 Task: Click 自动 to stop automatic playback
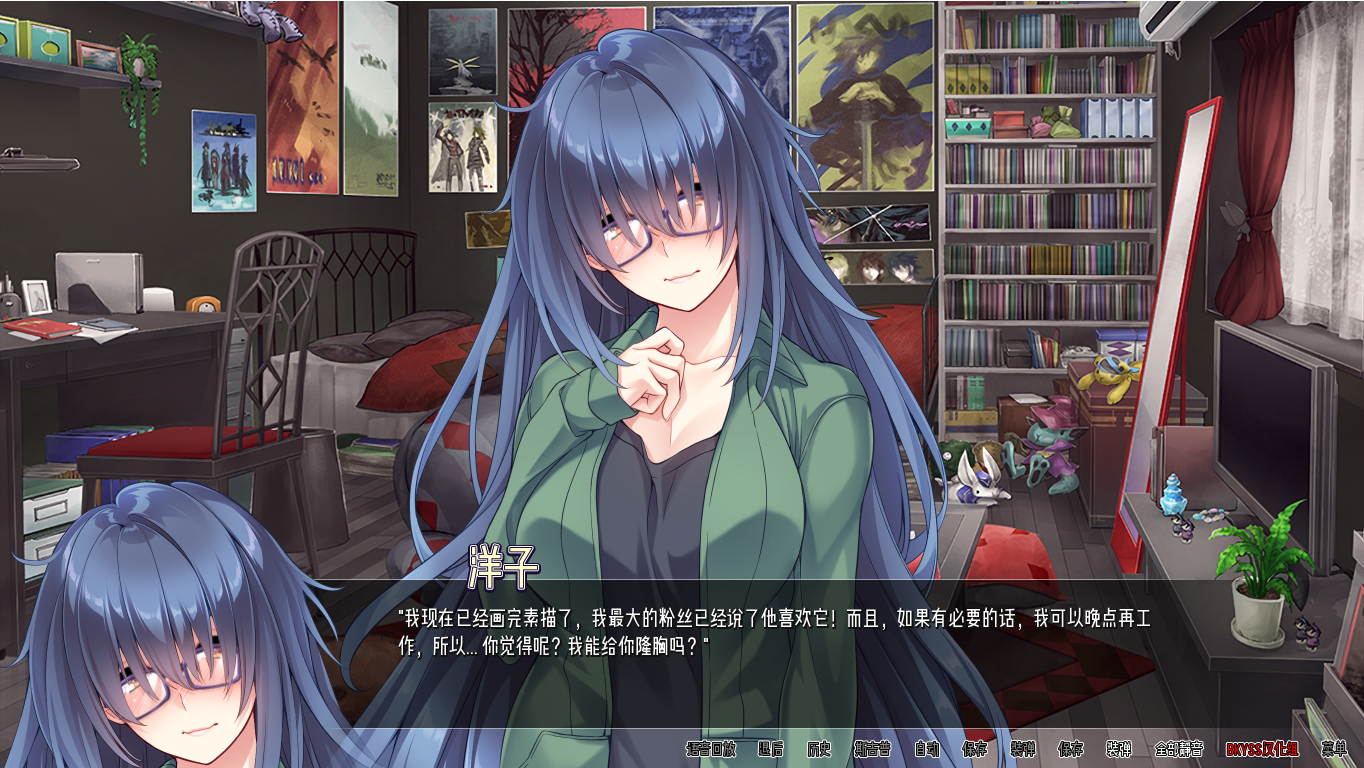pyautogui.click(x=927, y=752)
